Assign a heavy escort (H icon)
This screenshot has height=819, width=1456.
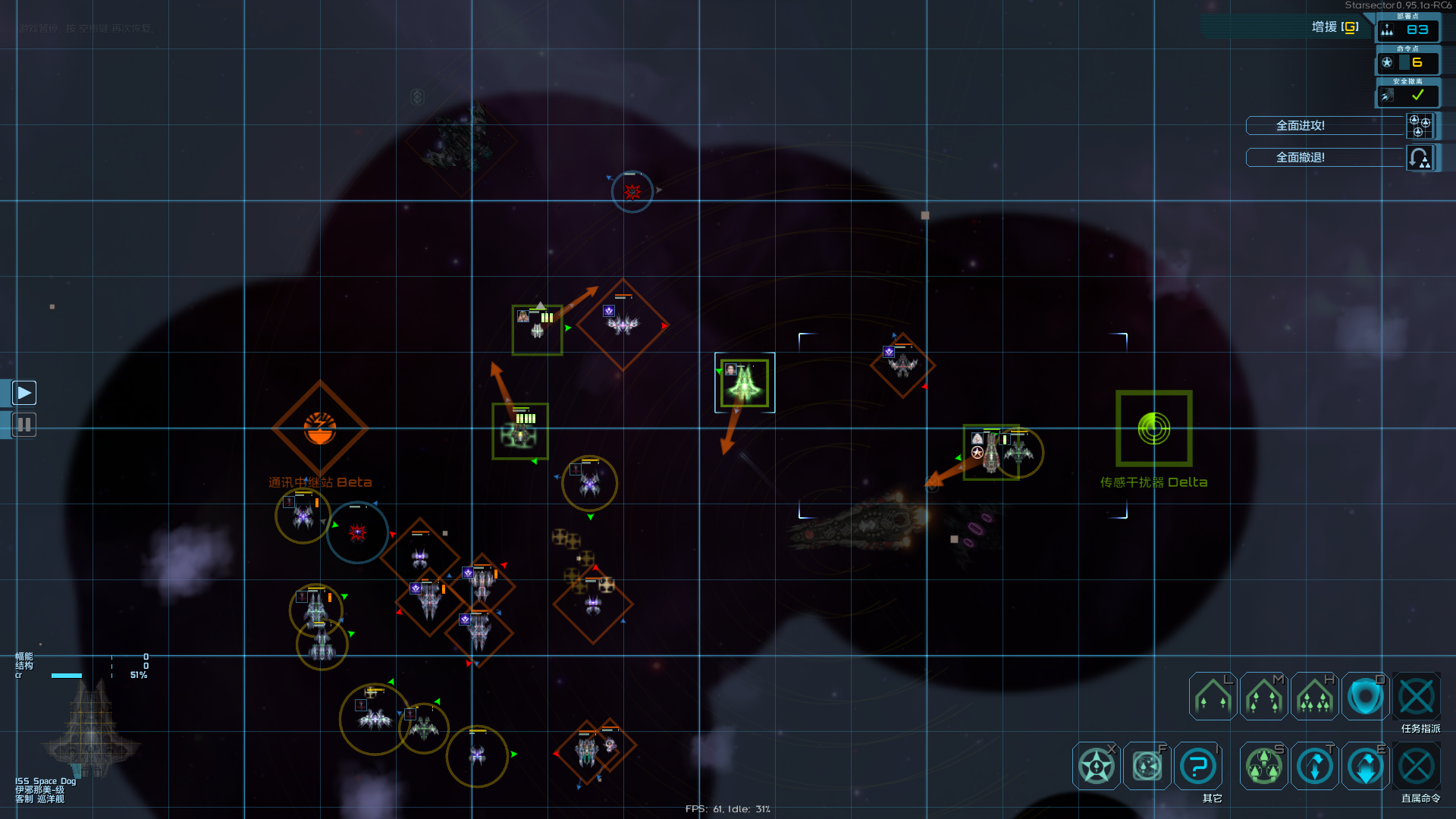[x=1314, y=696]
